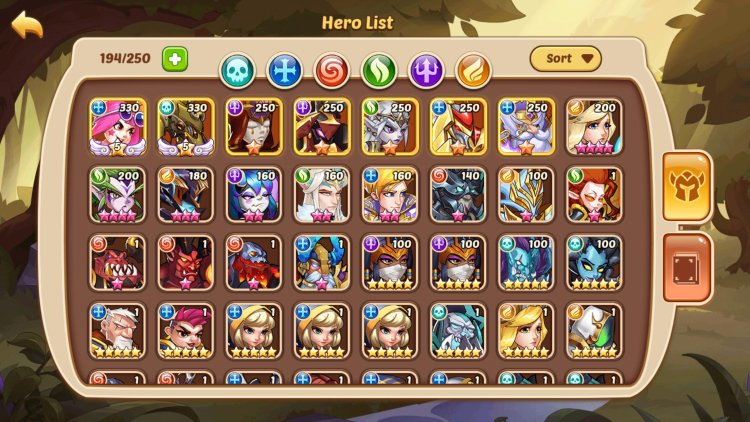The width and height of the screenshot is (750, 422).
Task: Select the pink-haired level 330 hero
Action: [118, 126]
